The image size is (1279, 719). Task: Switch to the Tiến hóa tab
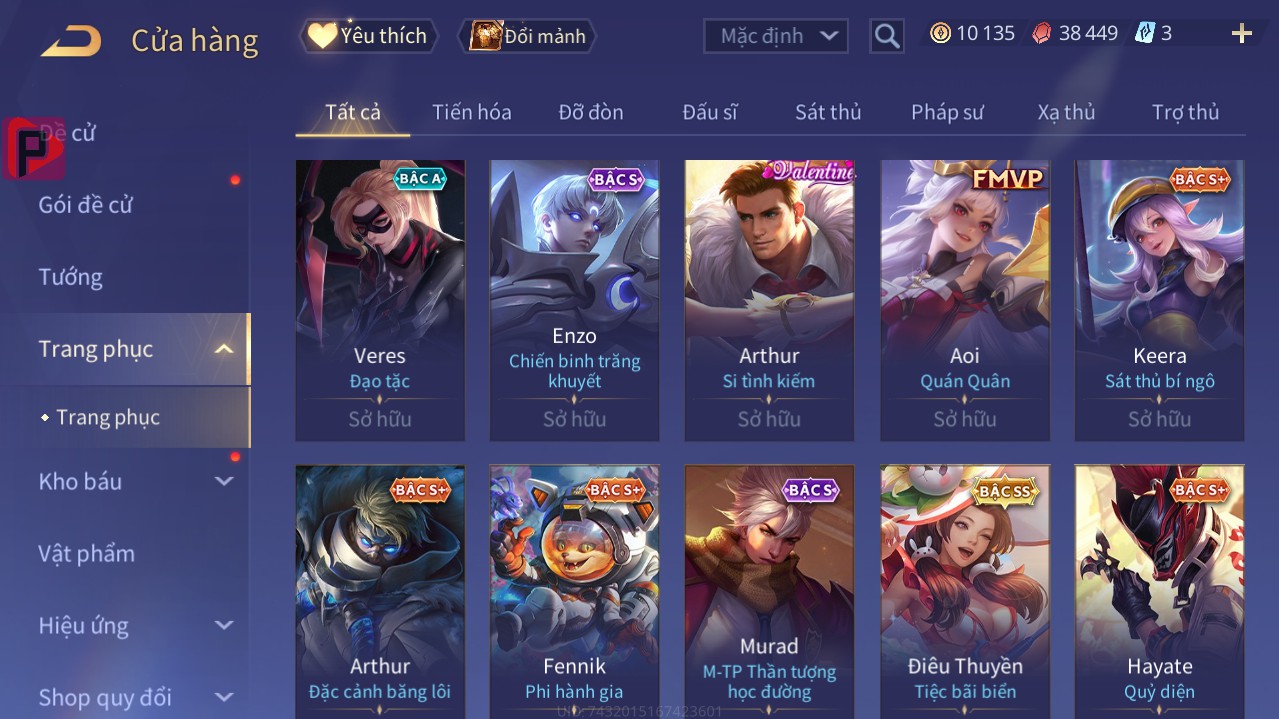[471, 112]
